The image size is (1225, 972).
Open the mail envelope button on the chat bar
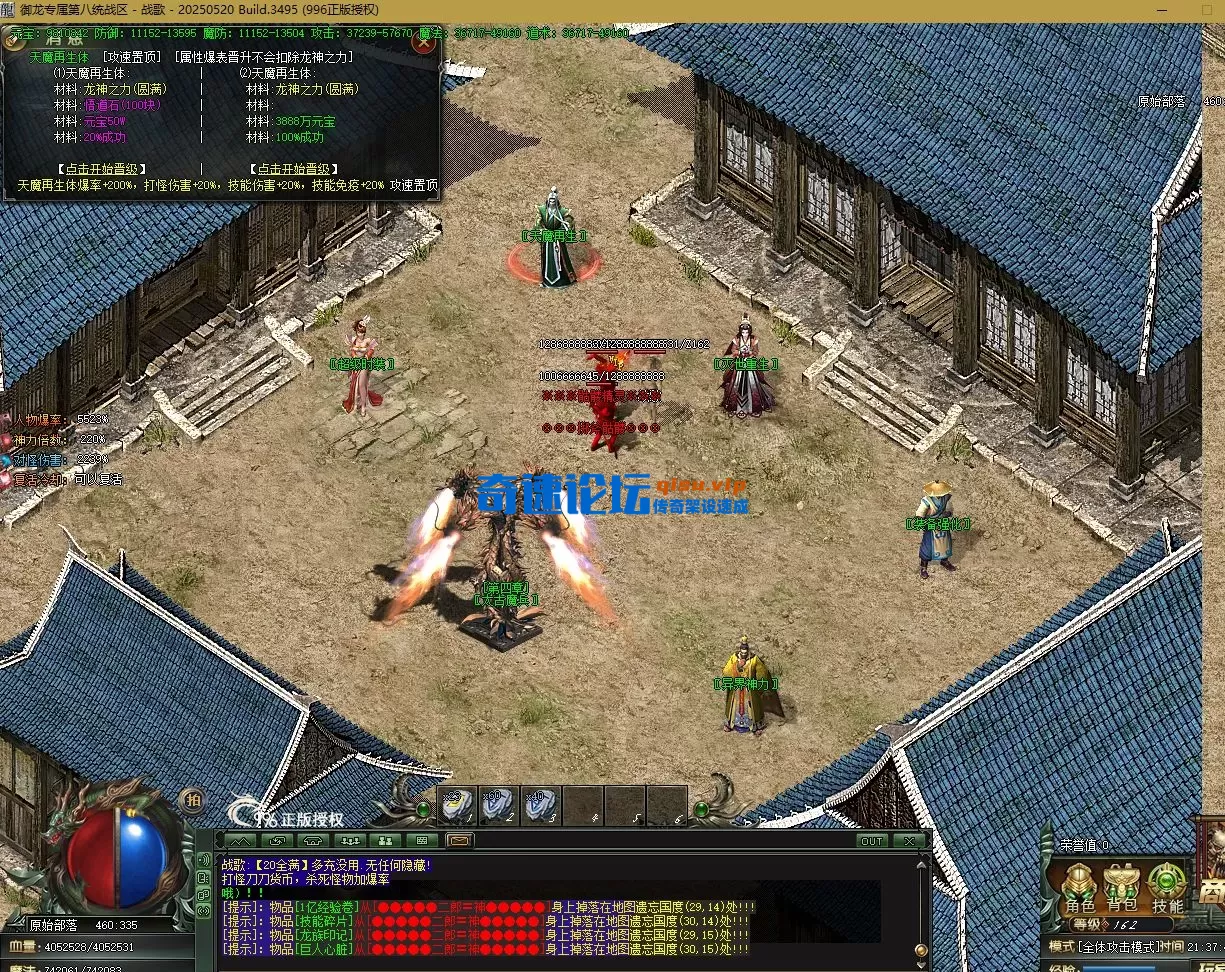click(459, 841)
